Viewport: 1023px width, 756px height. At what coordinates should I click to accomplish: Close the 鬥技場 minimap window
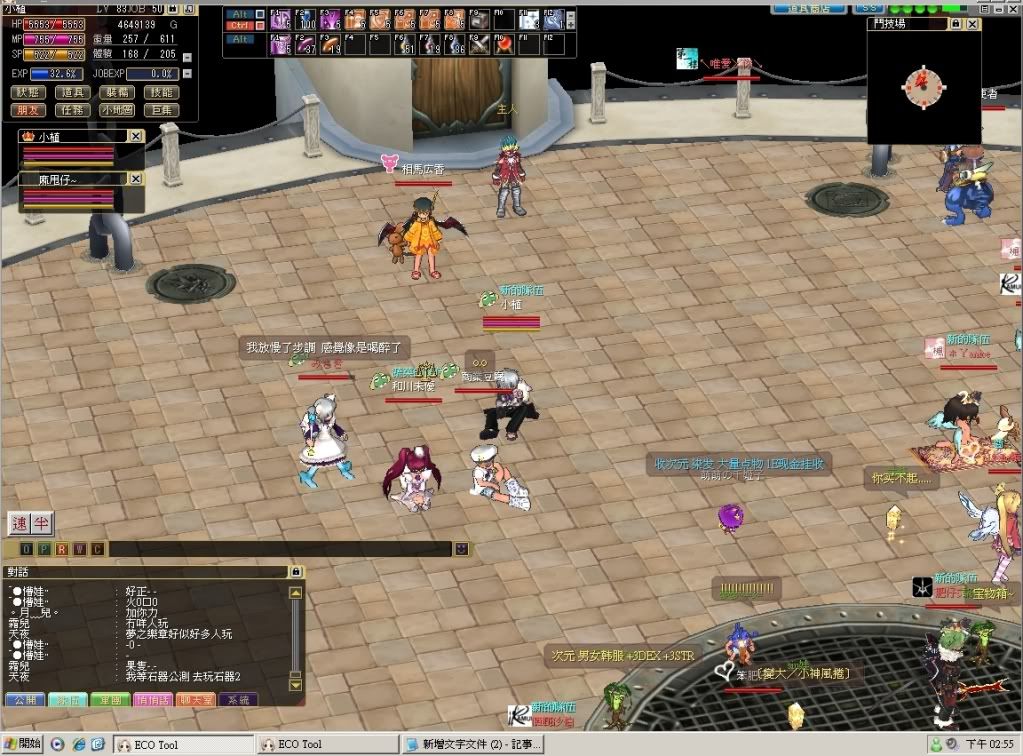(x=974, y=22)
